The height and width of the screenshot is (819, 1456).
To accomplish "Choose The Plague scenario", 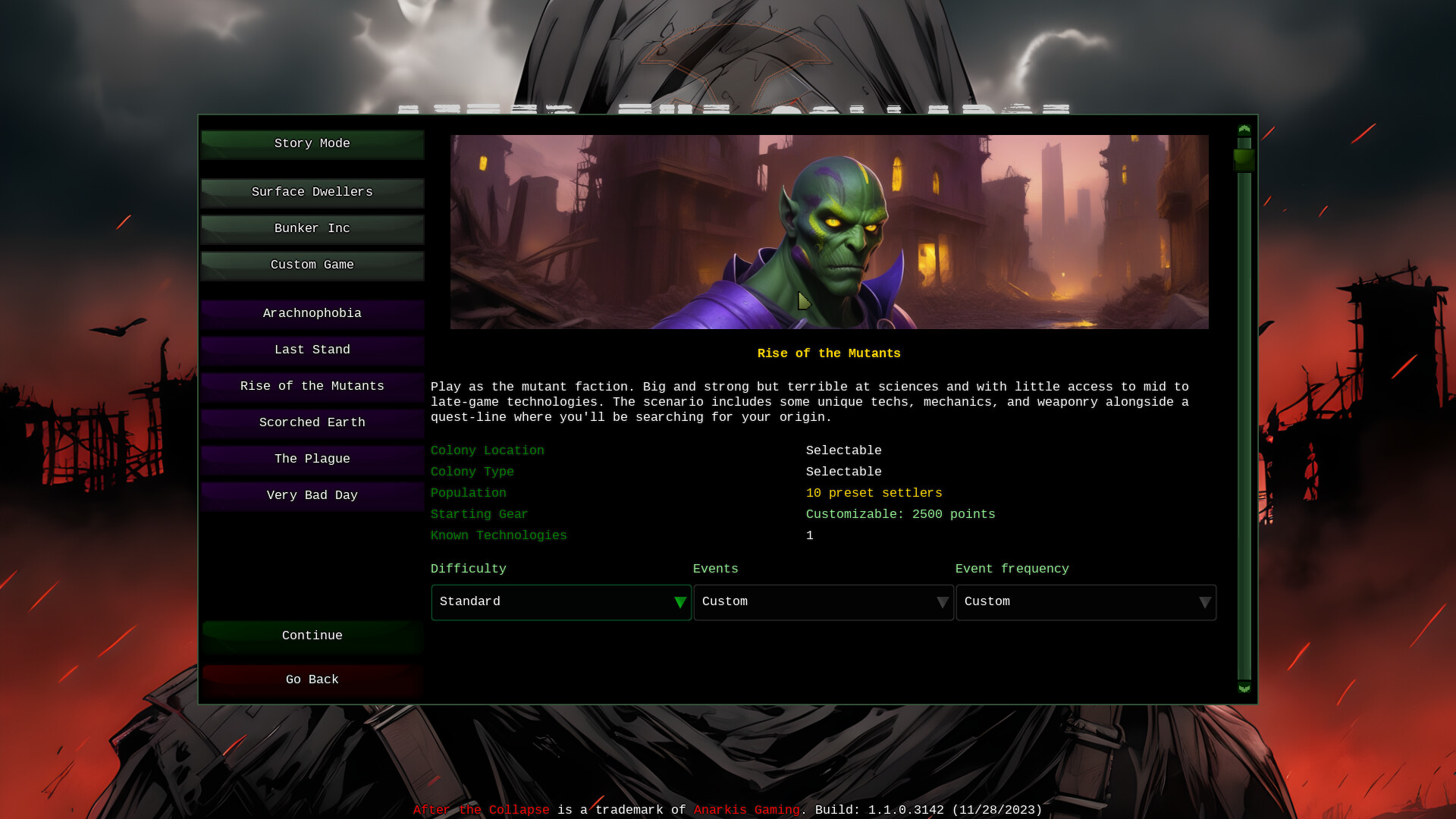I will [312, 459].
